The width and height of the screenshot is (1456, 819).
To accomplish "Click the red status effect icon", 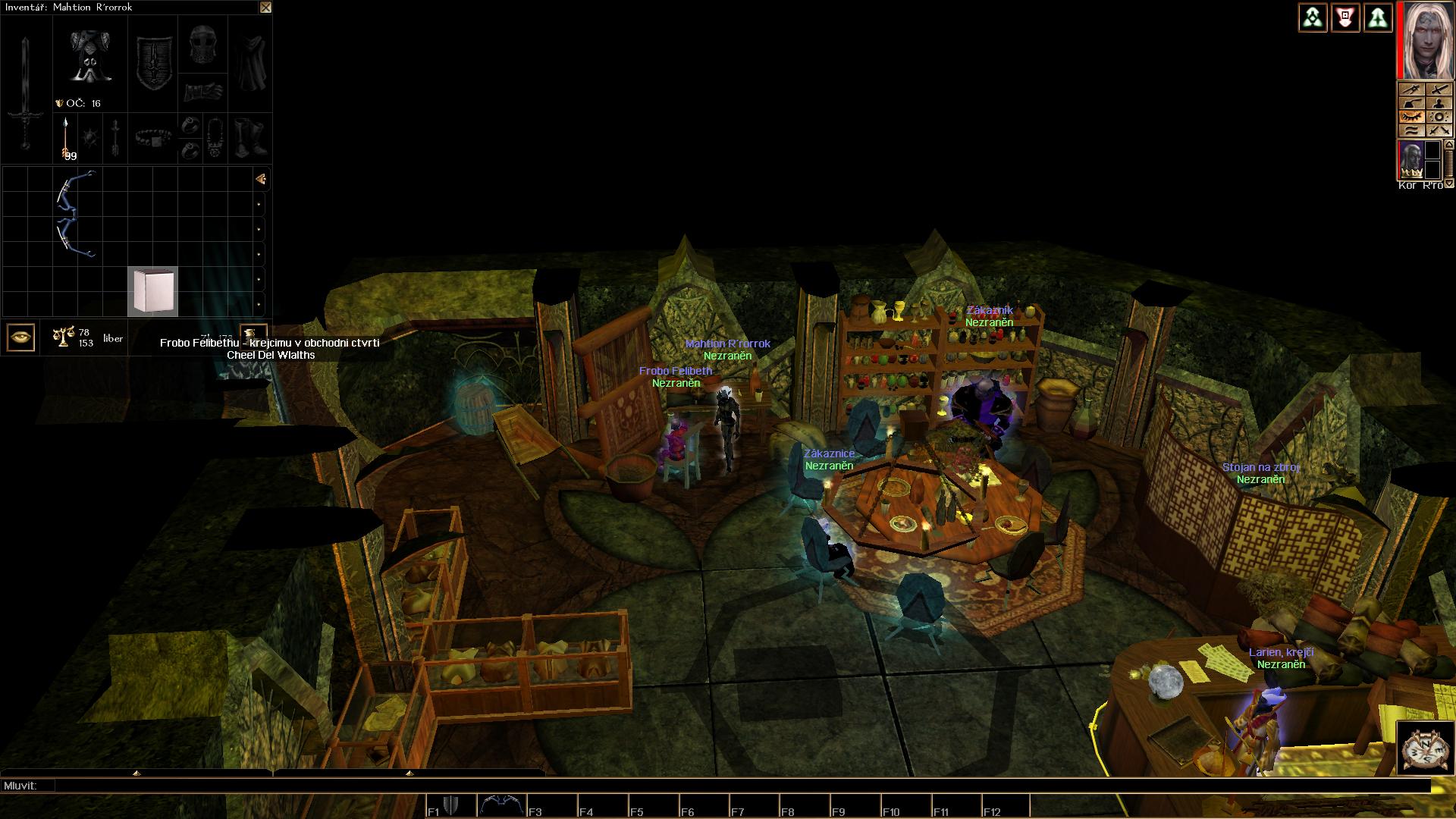I will [x=1345, y=17].
